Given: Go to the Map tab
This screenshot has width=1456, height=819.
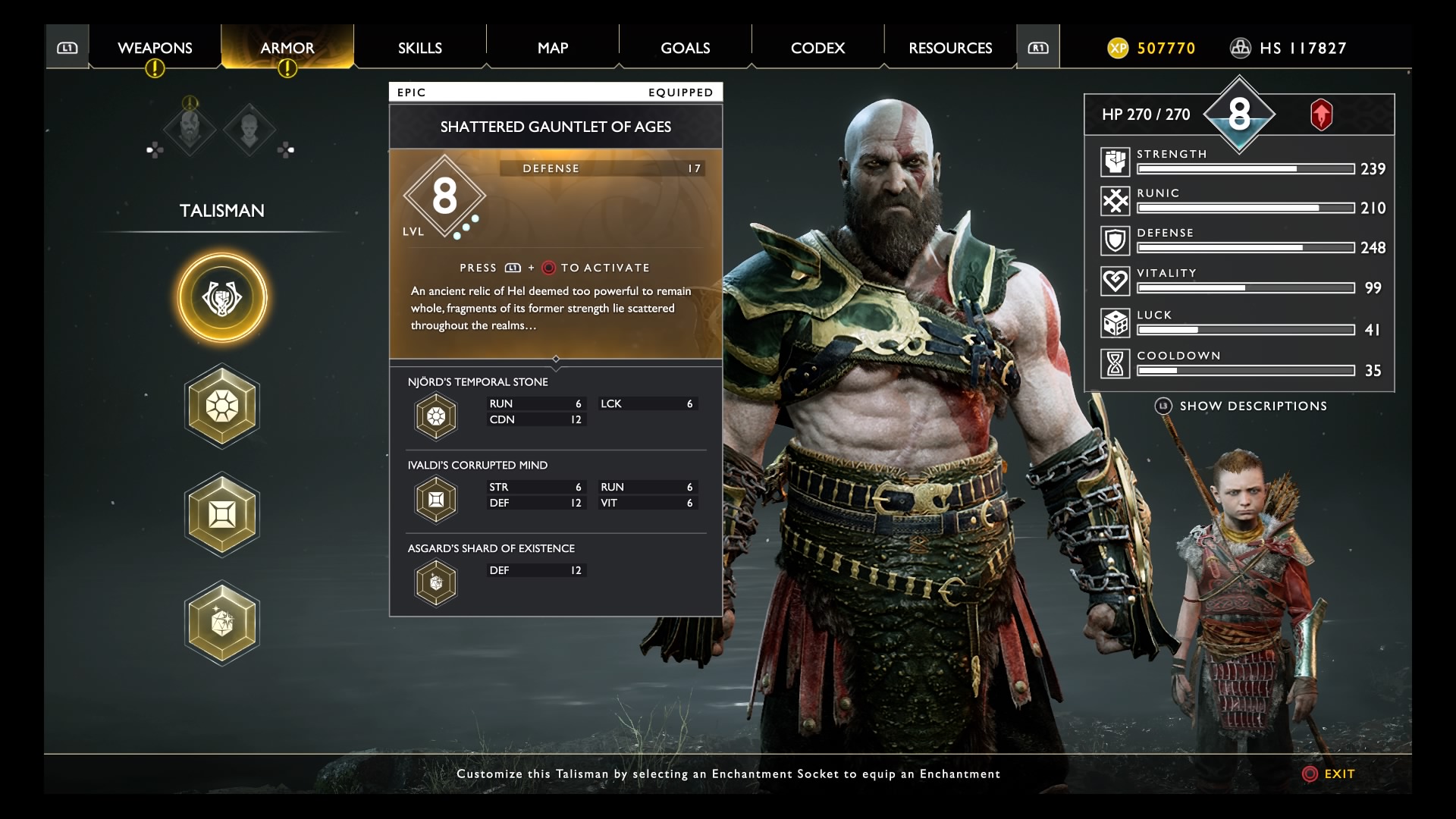Looking at the screenshot, I should pos(552,48).
